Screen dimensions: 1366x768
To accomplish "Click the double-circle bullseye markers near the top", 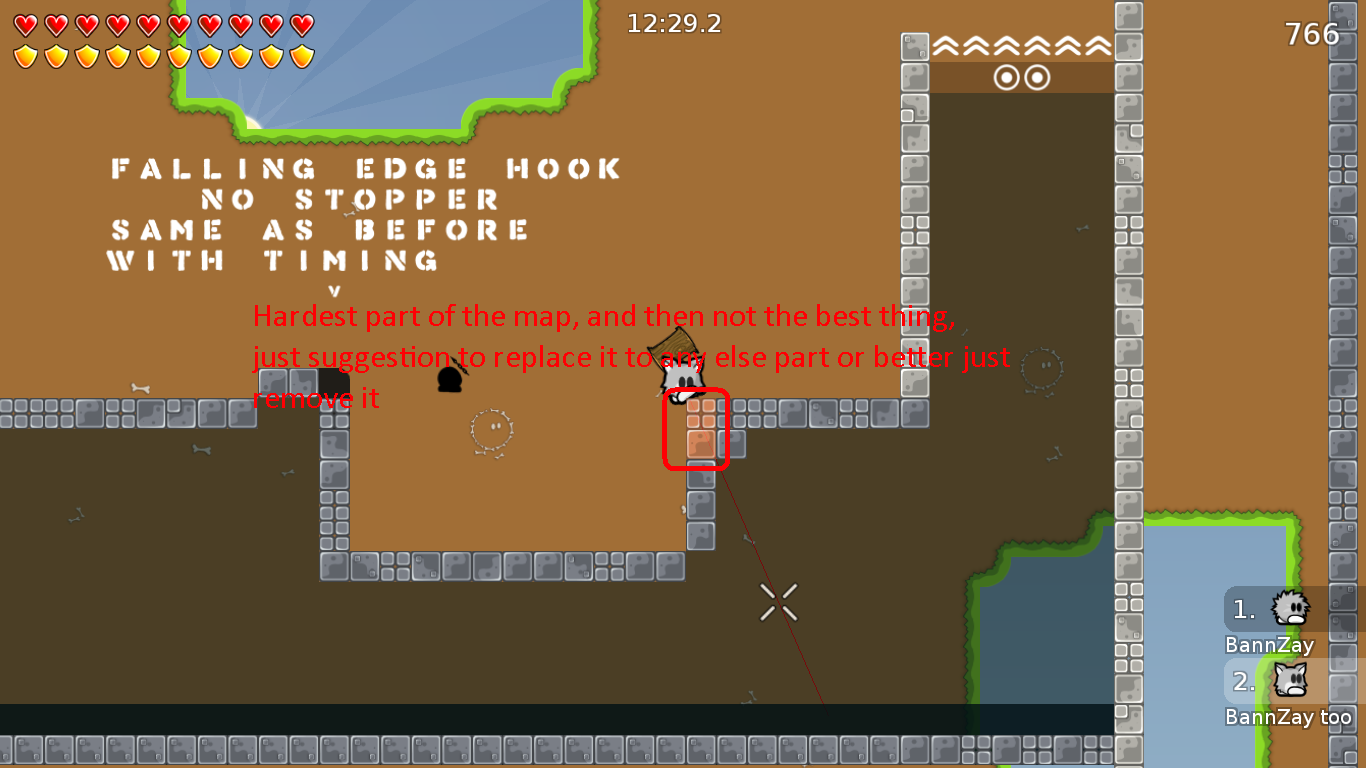I will point(1023,76).
